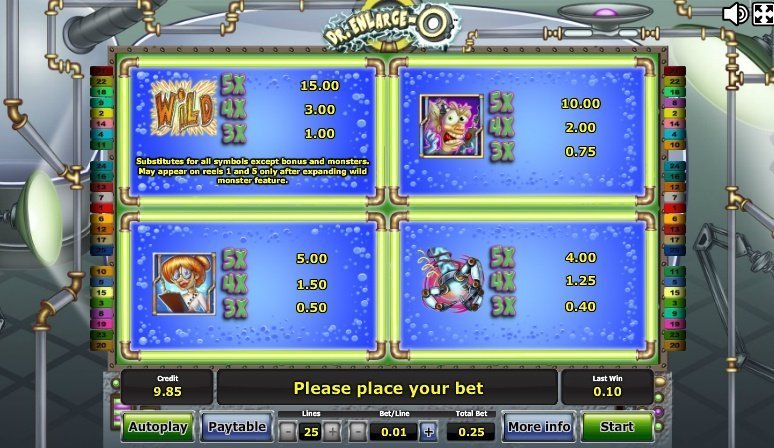Decrease the number of lines

(x=287, y=431)
